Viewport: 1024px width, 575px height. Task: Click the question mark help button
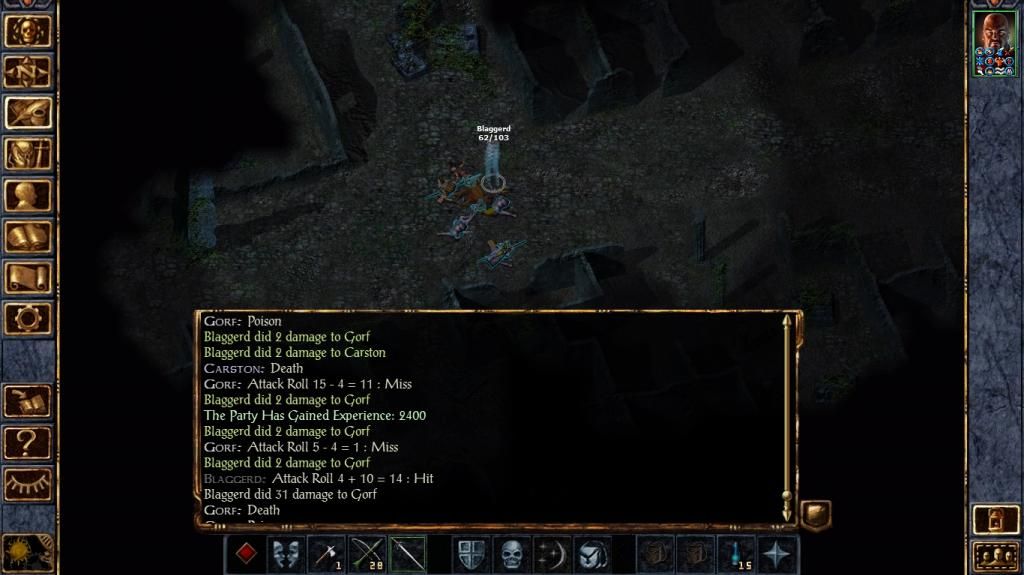pos(28,442)
